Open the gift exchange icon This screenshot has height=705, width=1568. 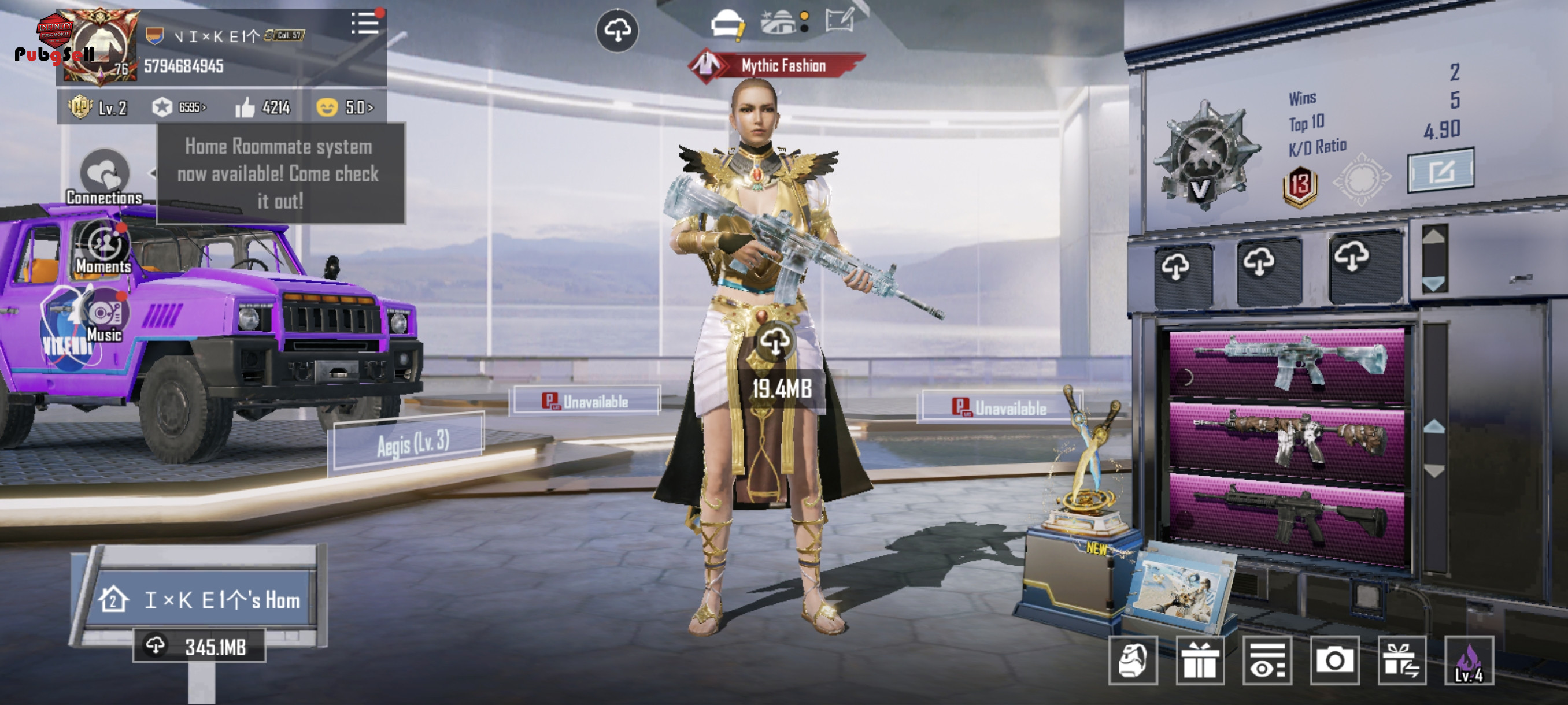tap(1402, 661)
